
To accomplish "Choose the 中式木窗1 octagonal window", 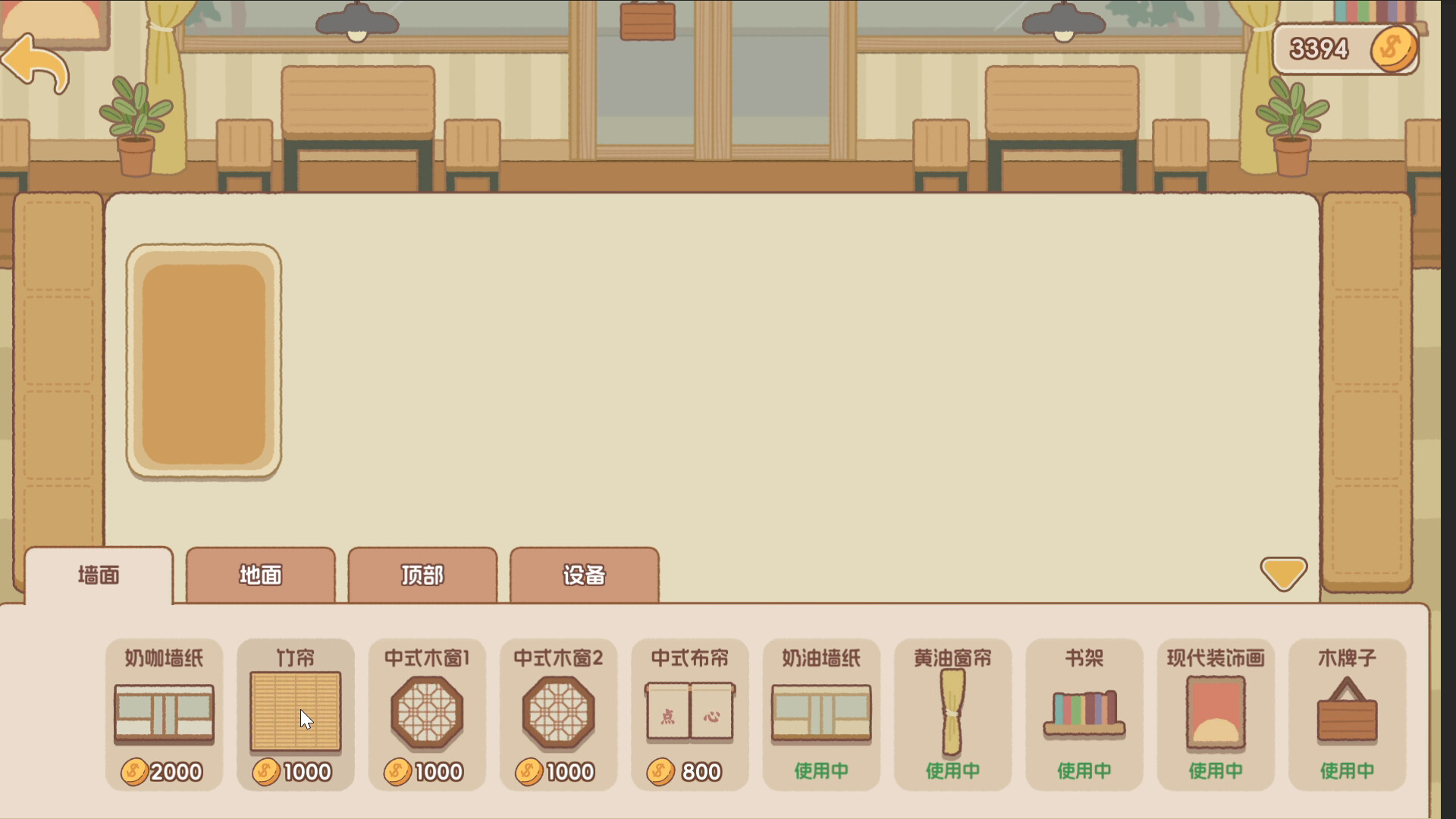I will pyautogui.click(x=427, y=713).
